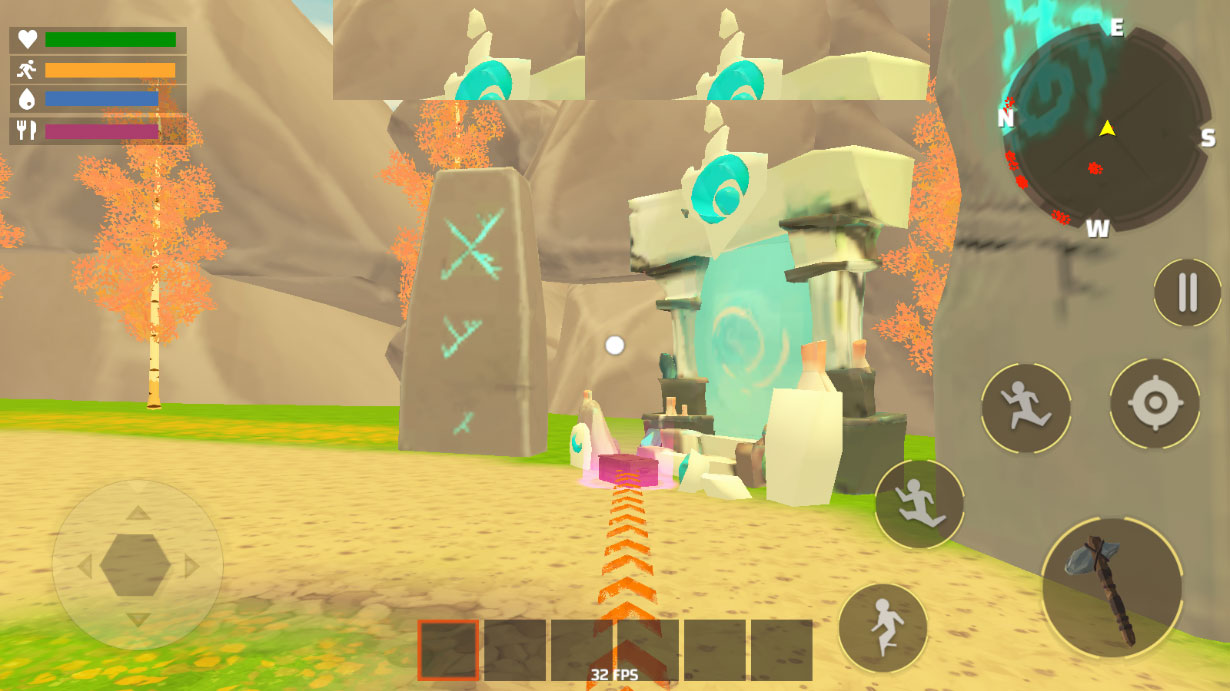1230x691 pixels.
Task: Pause the game
Action: (x=1187, y=292)
